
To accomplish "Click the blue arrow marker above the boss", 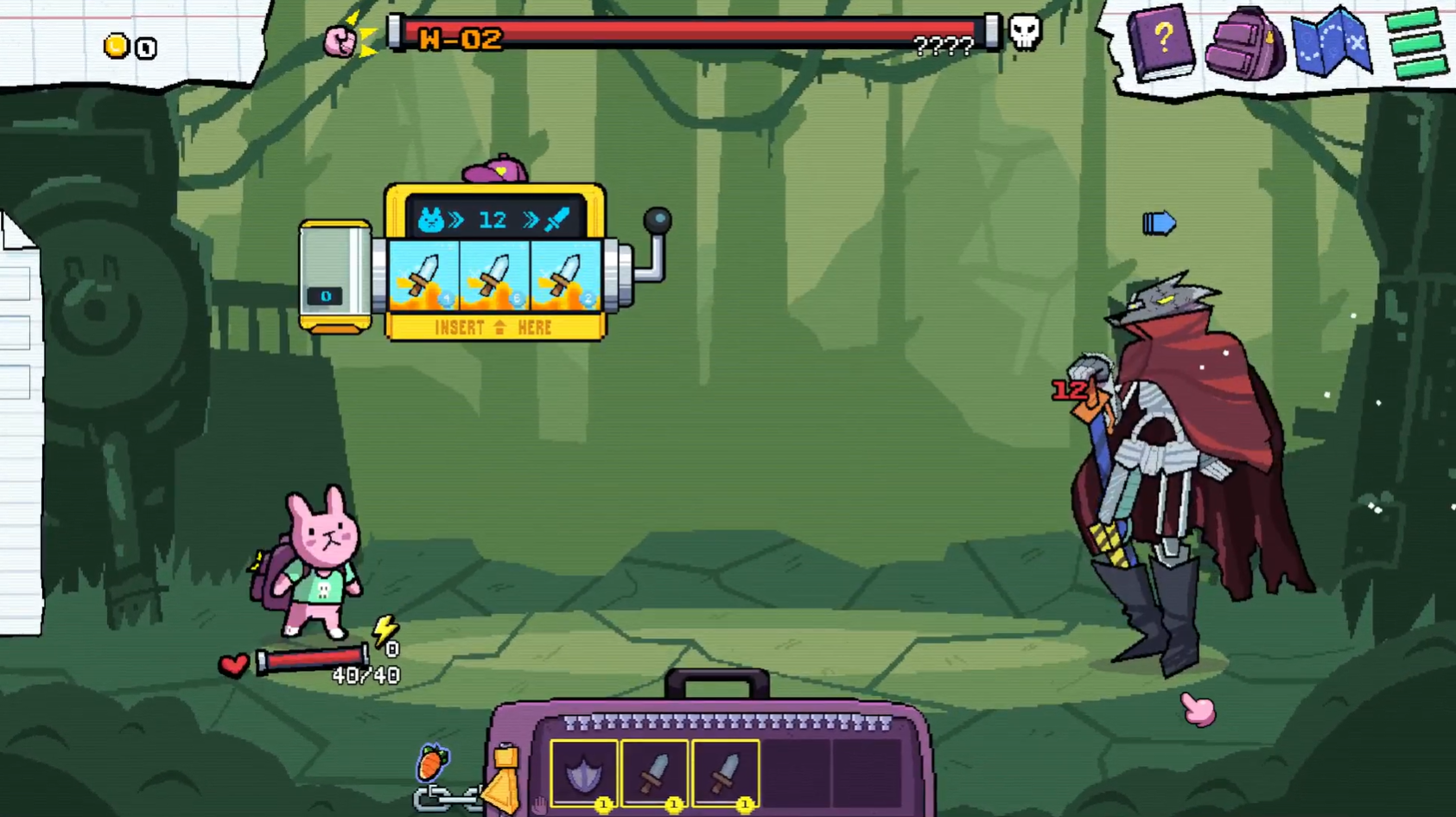I will pyautogui.click(x=1158, y=222).
